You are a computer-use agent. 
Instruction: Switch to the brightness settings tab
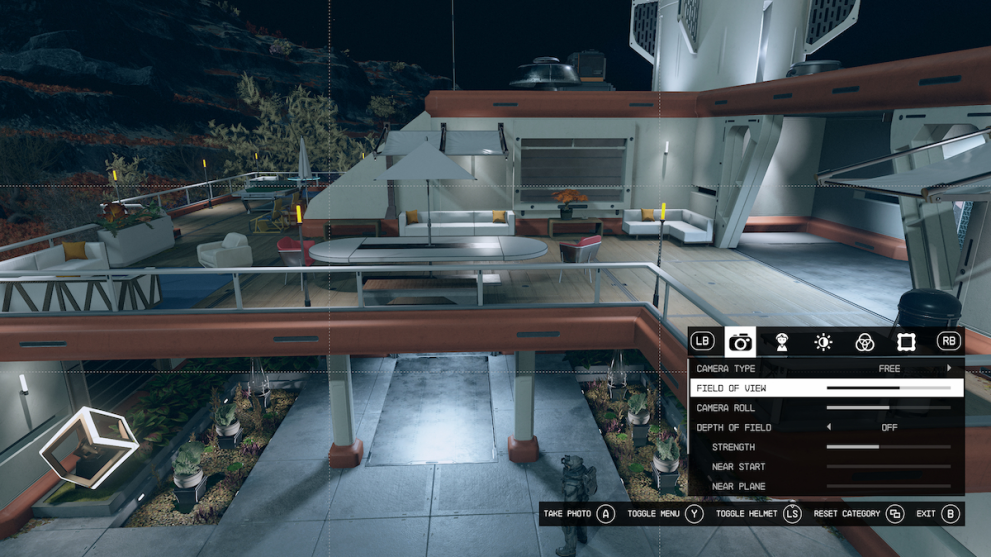[x=823, y=342]
